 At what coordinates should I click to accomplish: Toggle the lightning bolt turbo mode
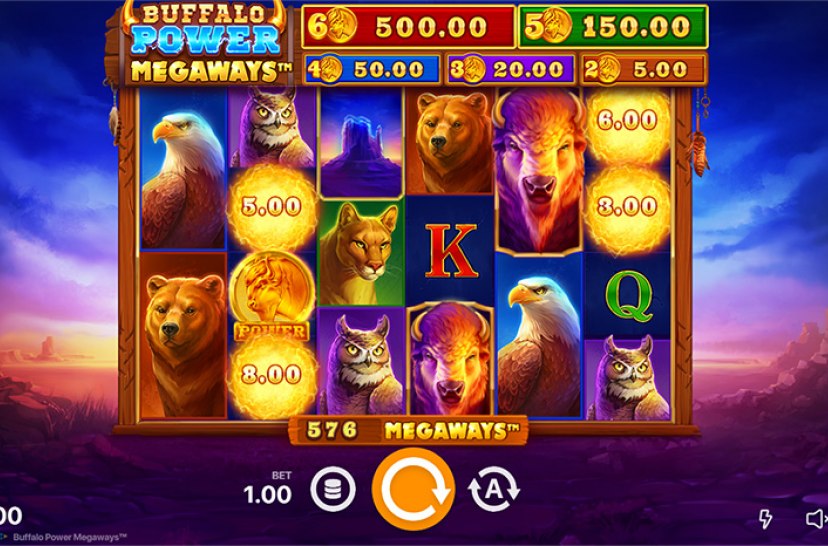767,518
